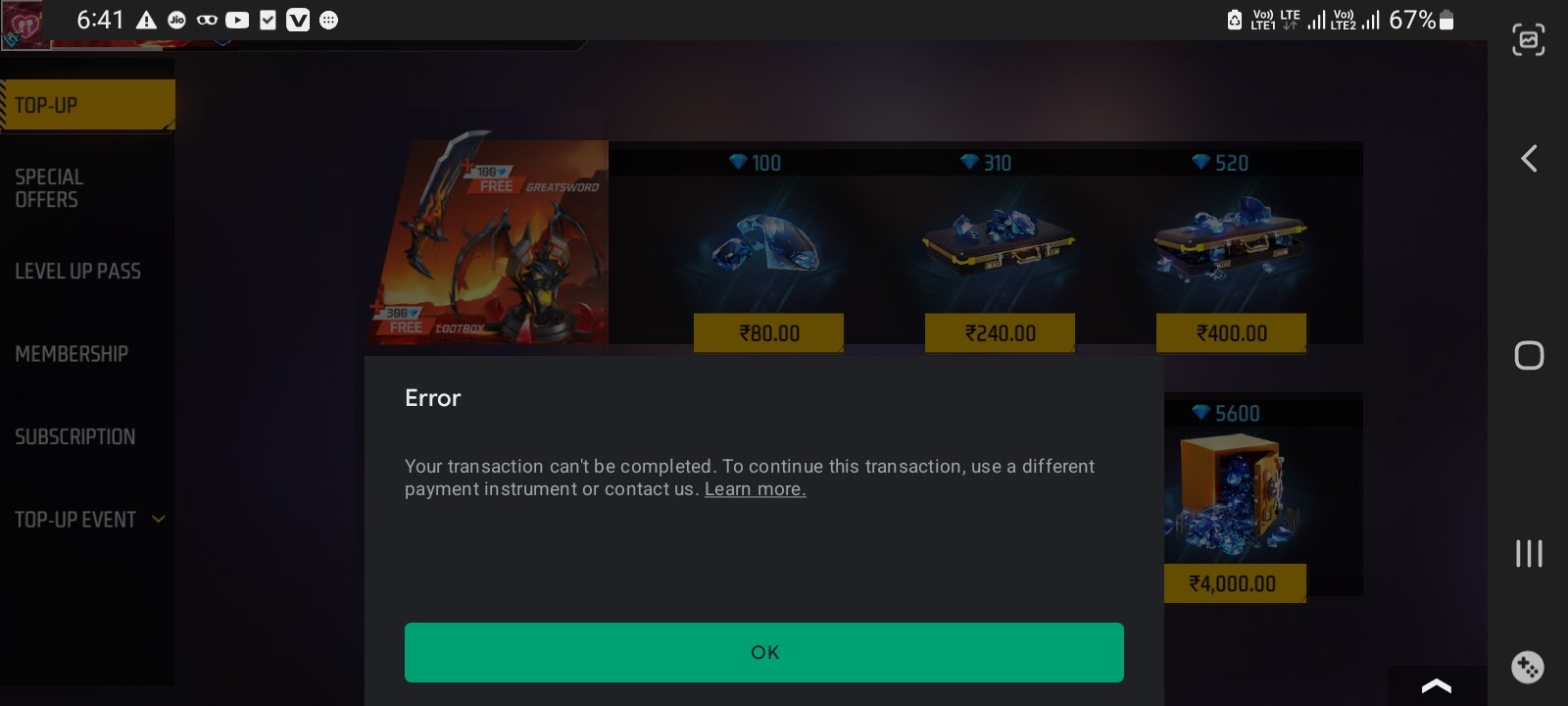Select LEVEL UP PASS in the sidebar
Screen dimensions: 1568x706
78,272
